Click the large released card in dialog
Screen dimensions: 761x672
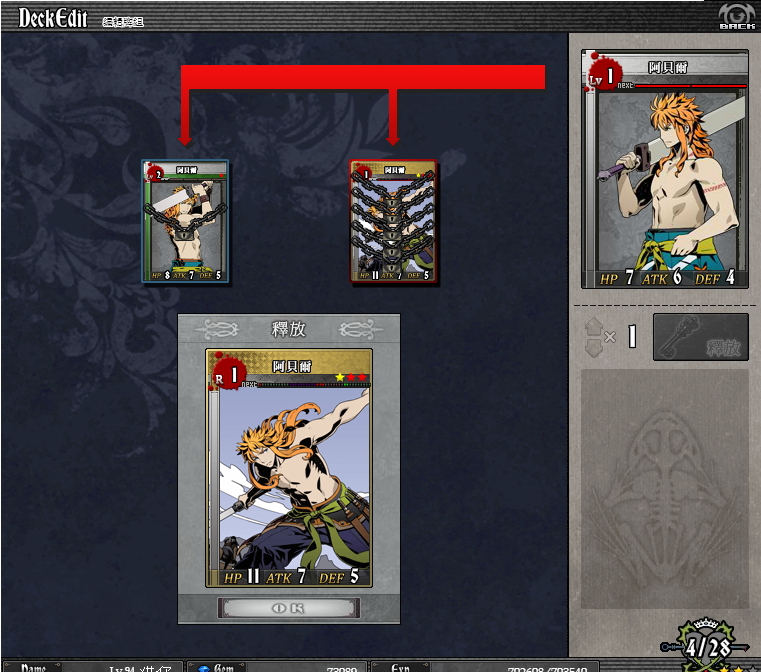coord(289,467)
